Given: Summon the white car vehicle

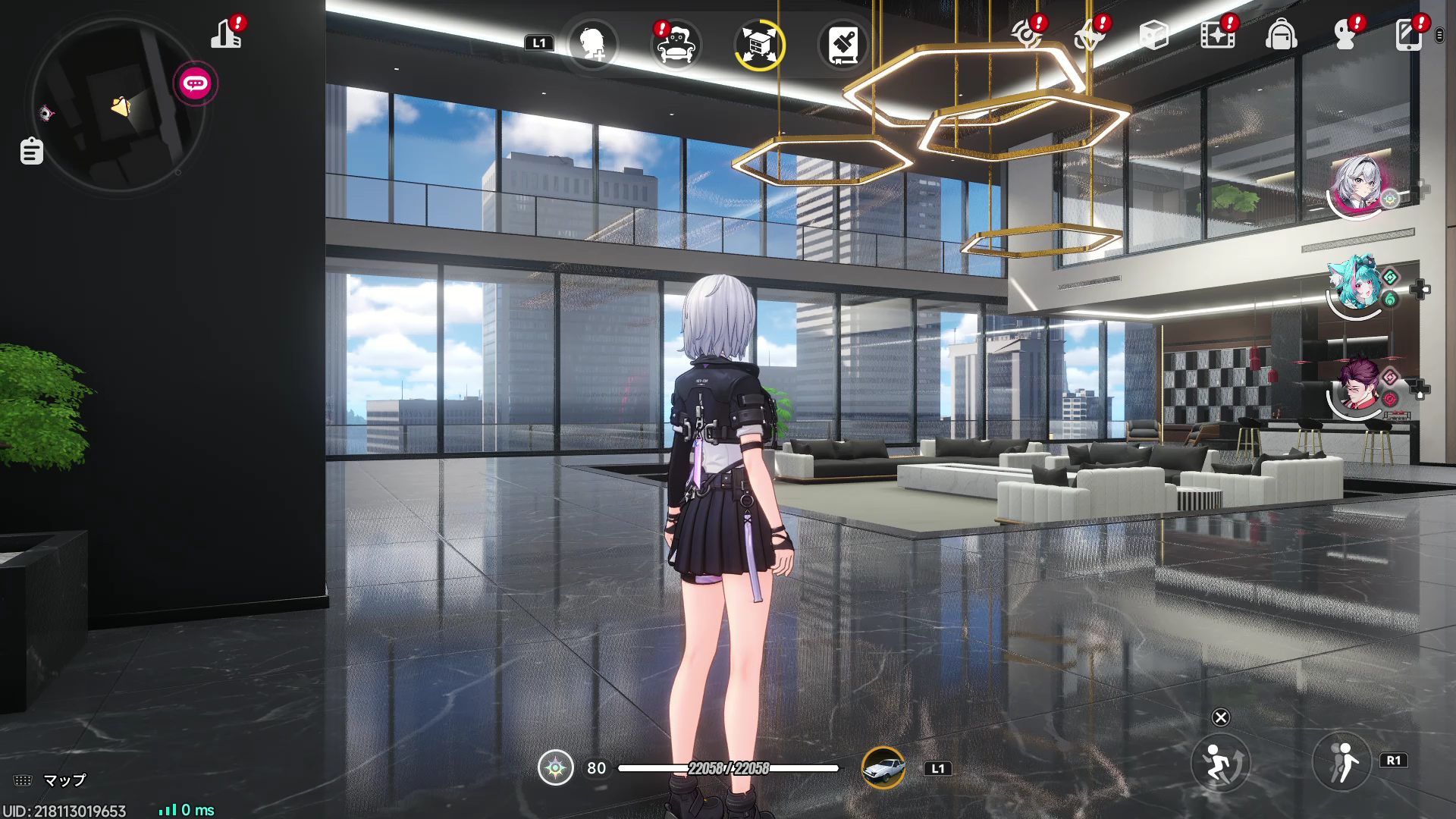Looking at the screenshot, I should tap(883, 768).
